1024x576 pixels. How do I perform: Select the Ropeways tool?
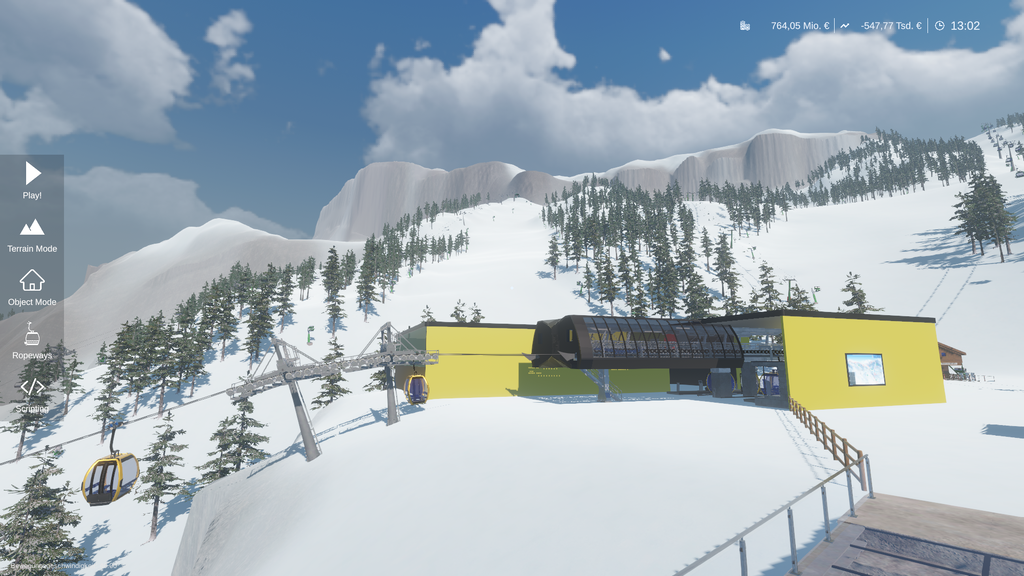[x=32, y=341]
